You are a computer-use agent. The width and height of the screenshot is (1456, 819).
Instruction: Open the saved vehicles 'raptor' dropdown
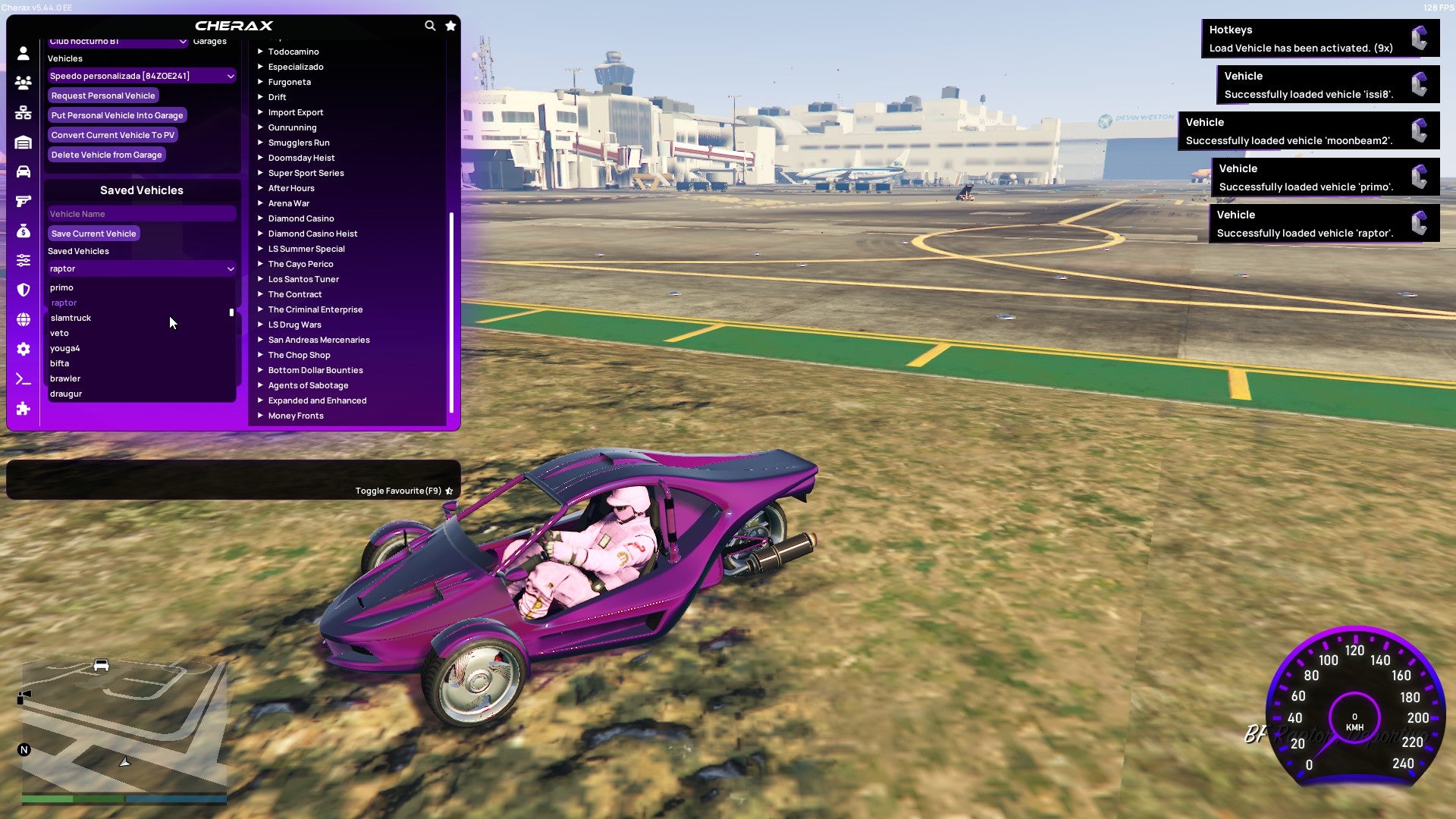click(141, 268)
